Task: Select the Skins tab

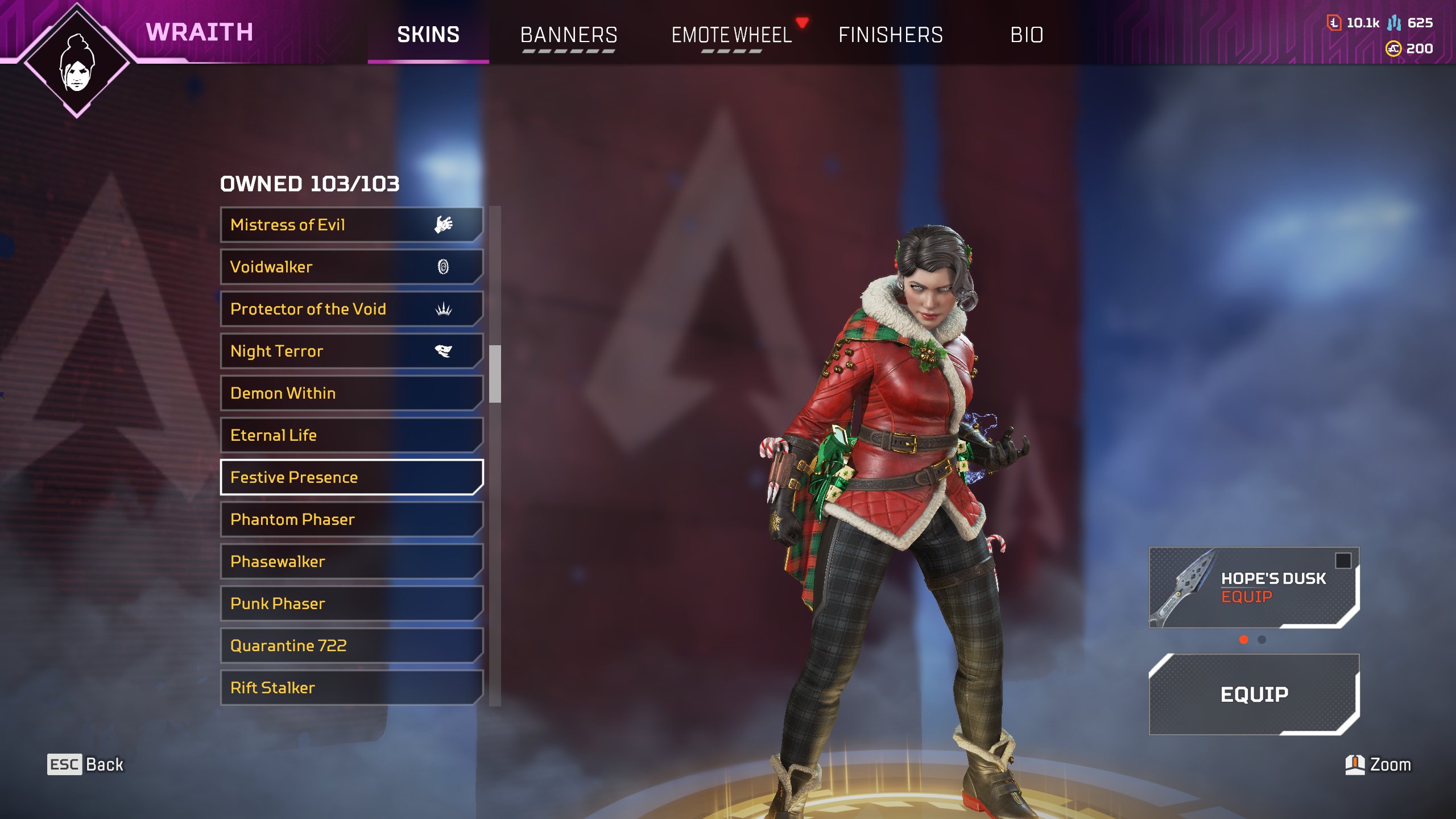Action: pyautogui.click(x=428, y=35)
